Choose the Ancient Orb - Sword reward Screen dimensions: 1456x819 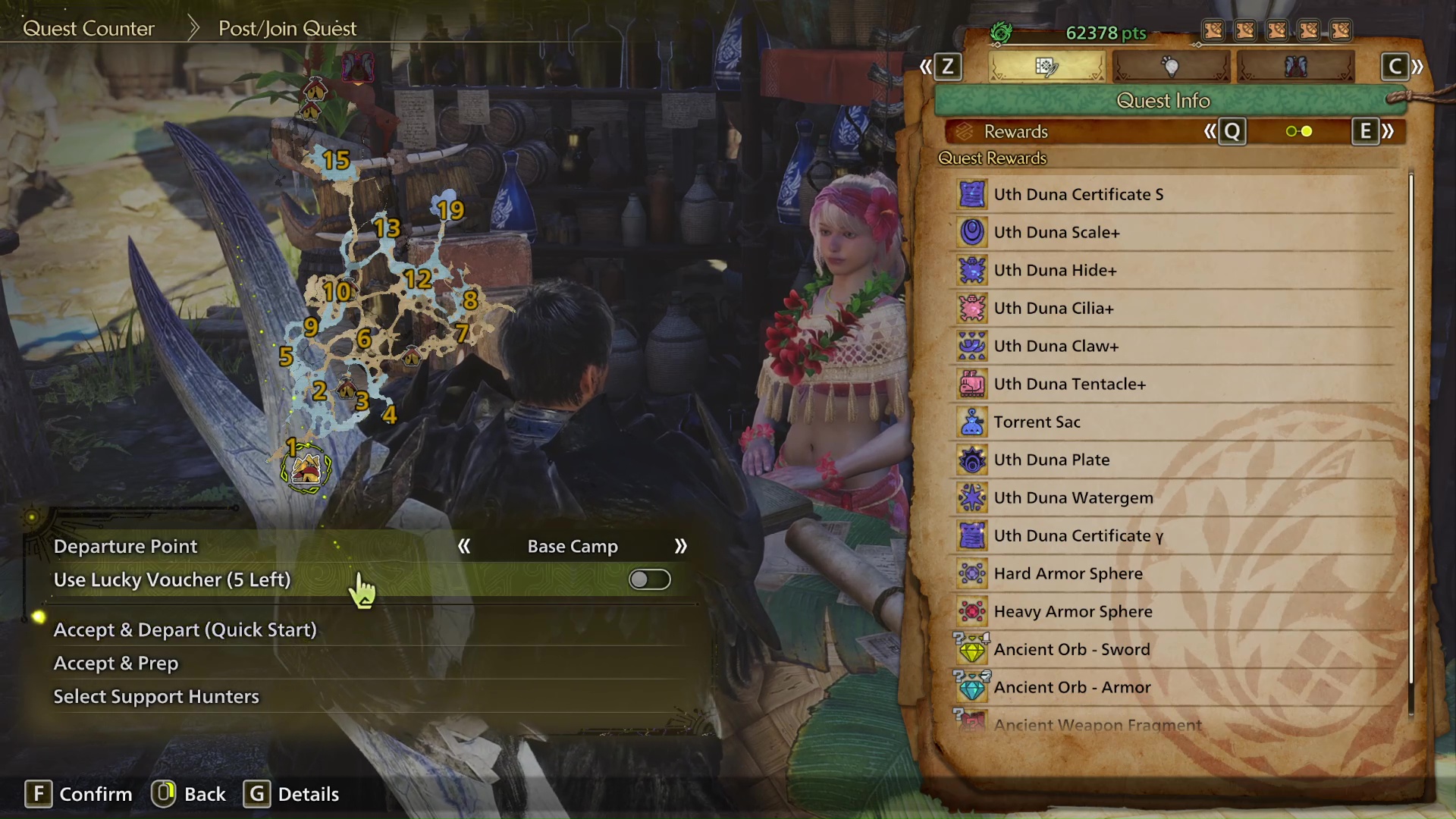pyautogui.click(x=1072, y=650)
